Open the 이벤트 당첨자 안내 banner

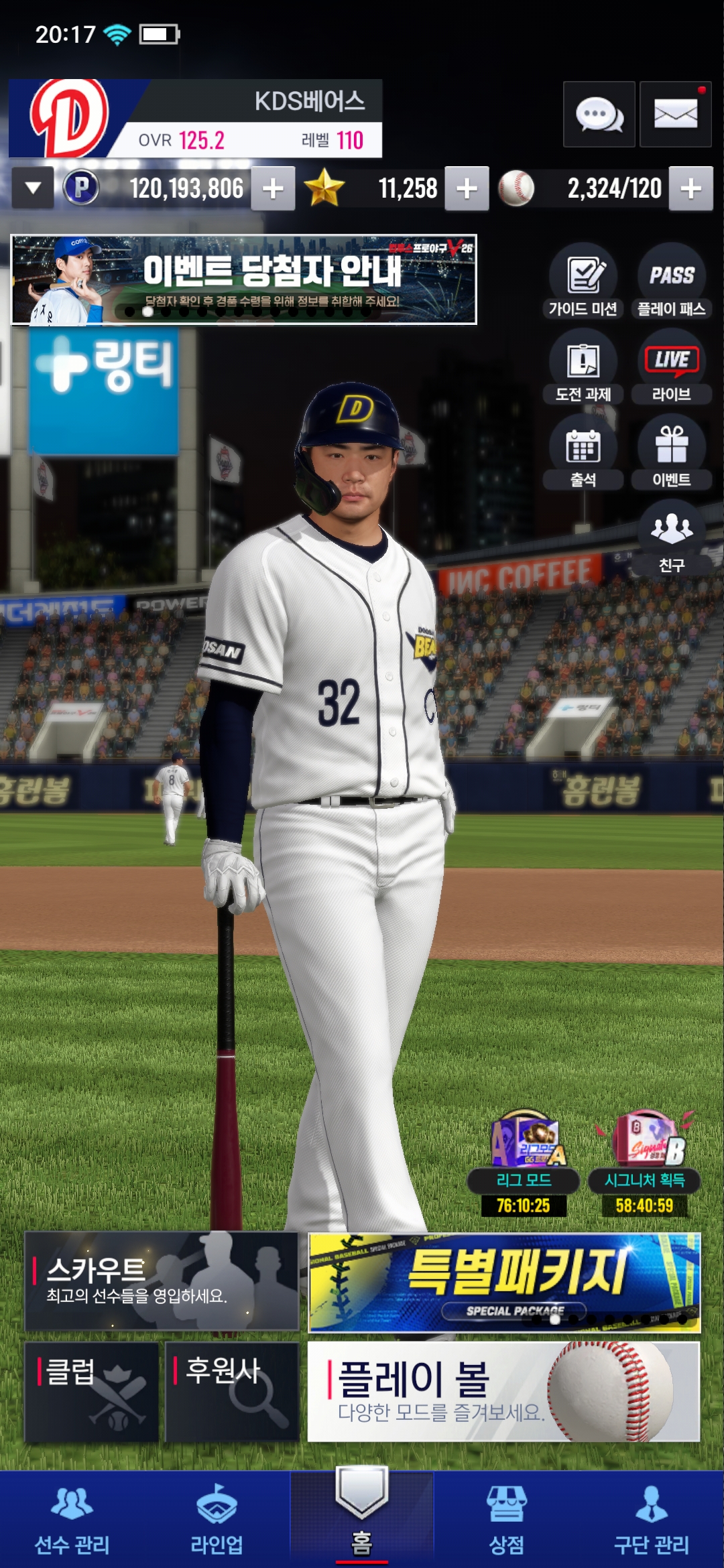[x=243, y=279]
